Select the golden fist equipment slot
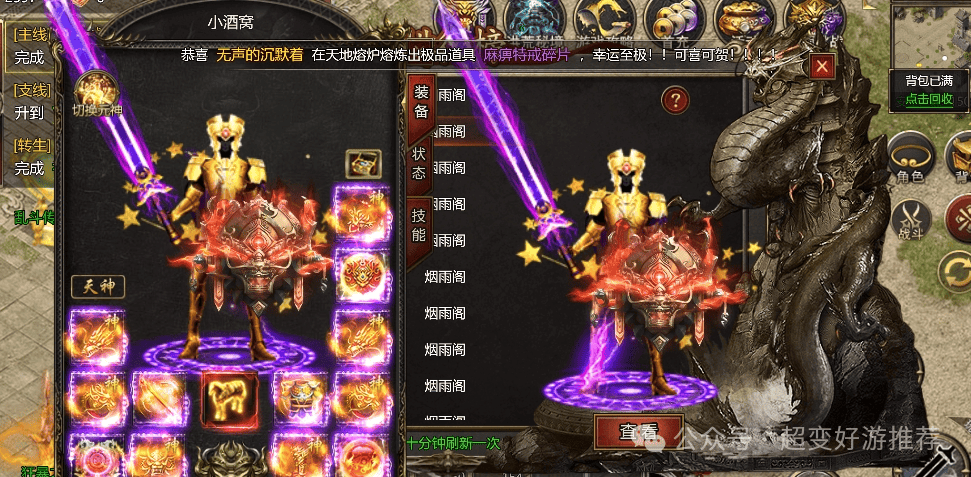971x477 pixels. 229,397
